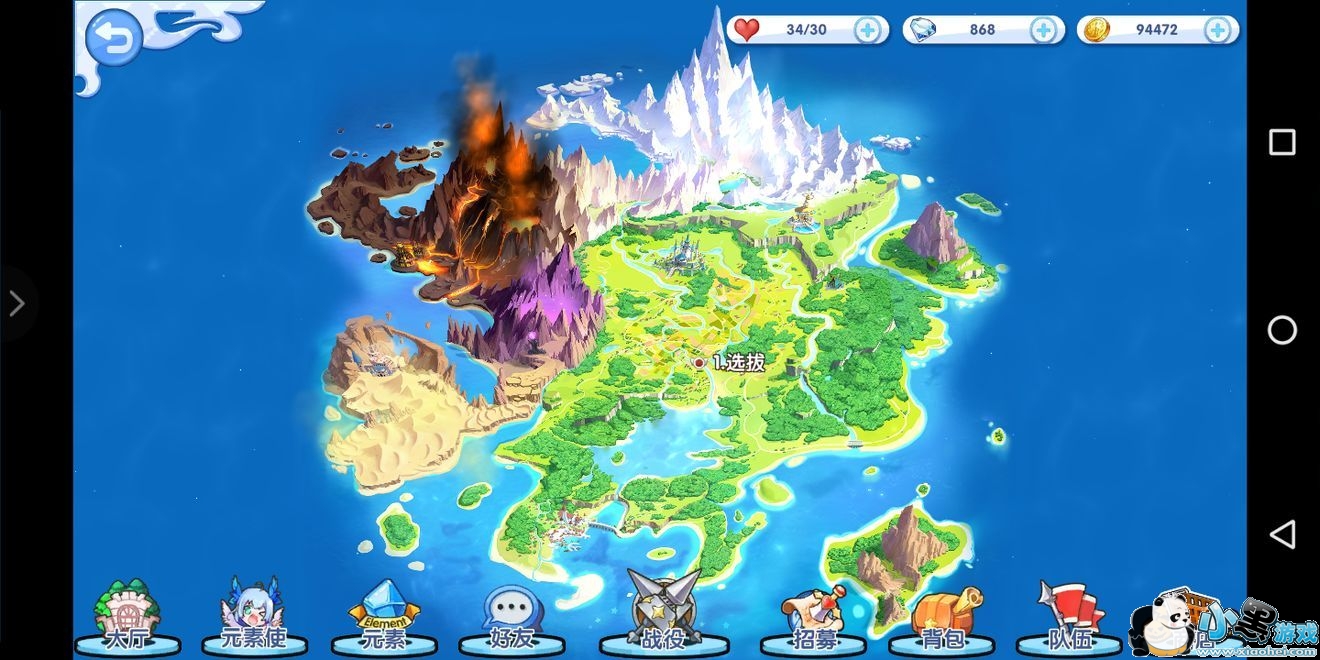1320x660 pixels.
Task: Go back using the blue arrow button
Action: coord(113,39)
